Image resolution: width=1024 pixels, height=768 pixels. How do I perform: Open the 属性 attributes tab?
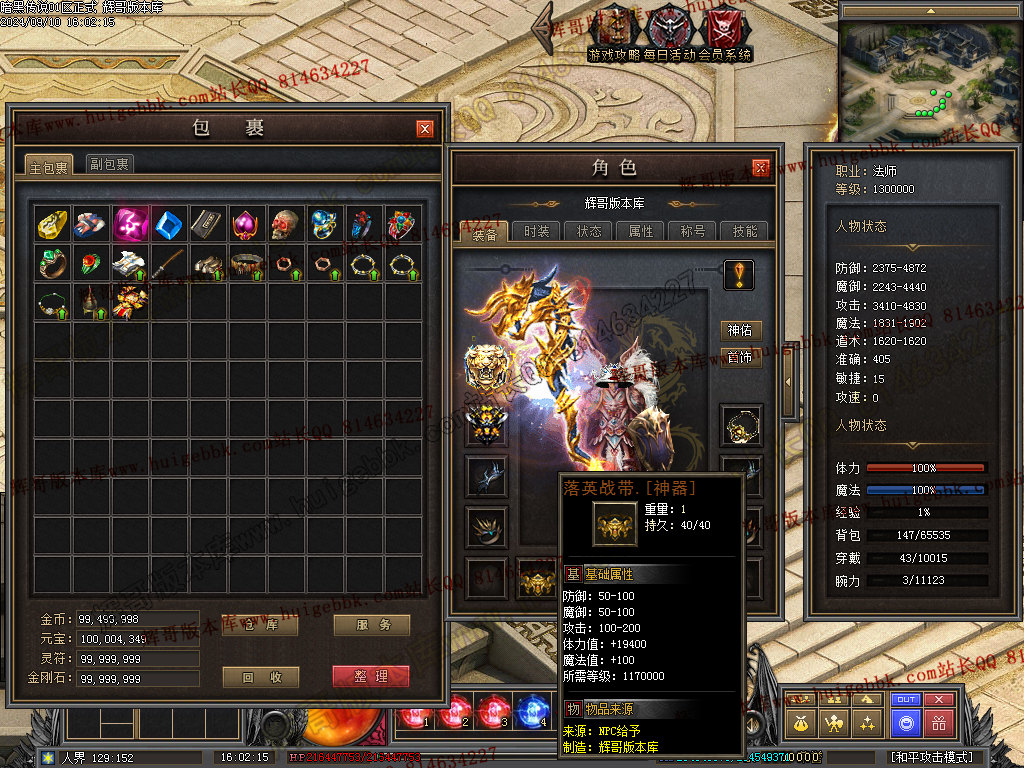(x=641, y=231)
